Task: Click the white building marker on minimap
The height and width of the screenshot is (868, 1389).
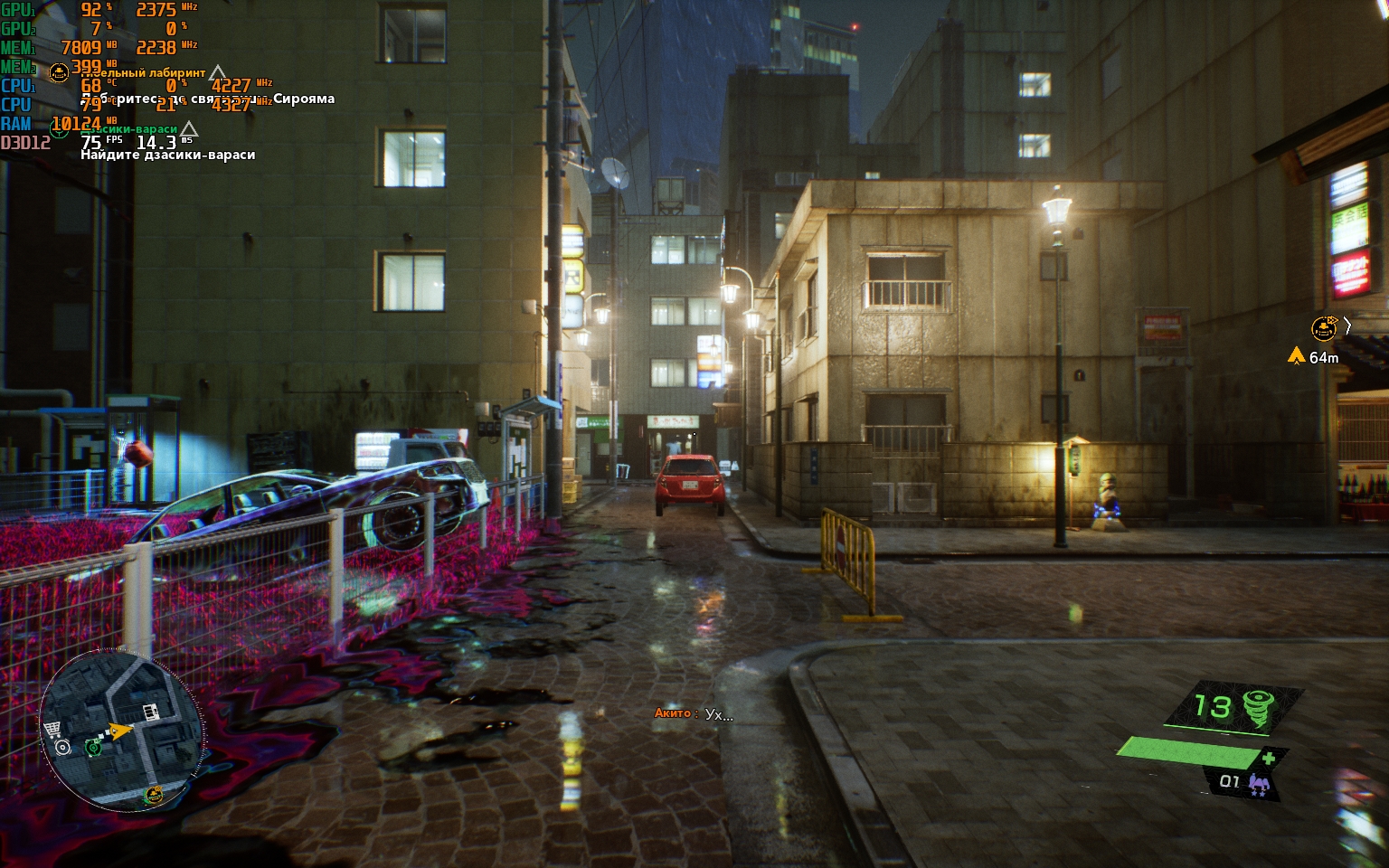Action: (151, 712)
